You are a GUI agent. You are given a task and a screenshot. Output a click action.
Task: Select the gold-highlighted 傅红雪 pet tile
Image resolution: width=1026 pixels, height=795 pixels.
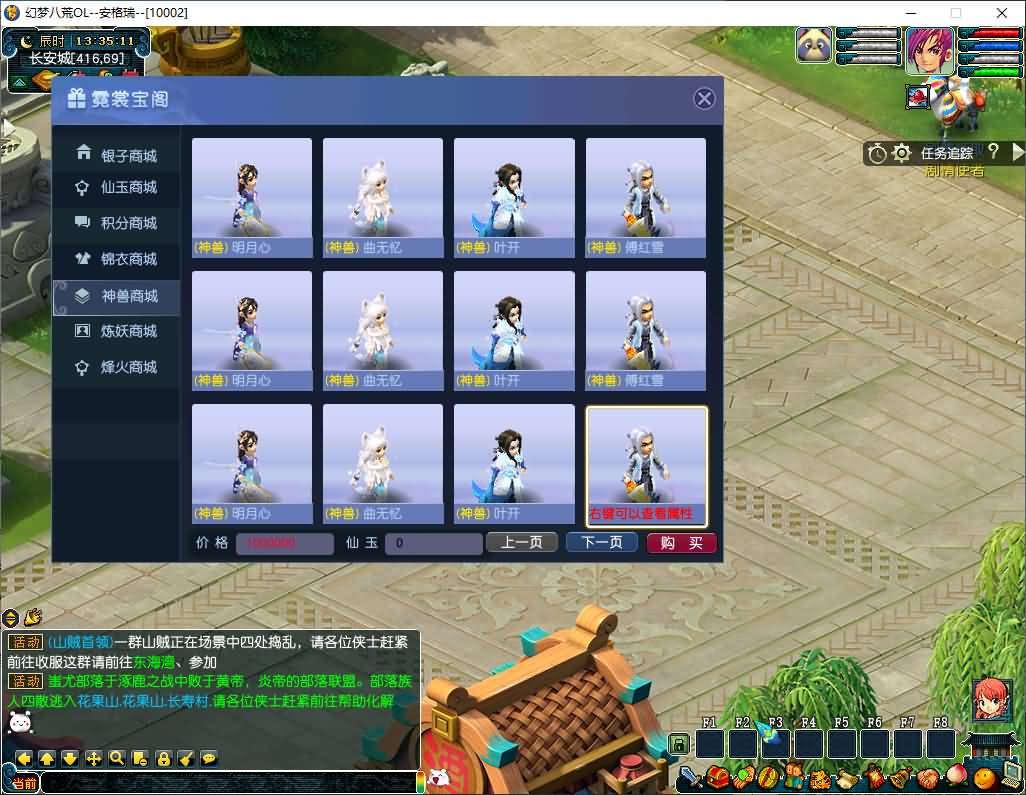(647, 465)
